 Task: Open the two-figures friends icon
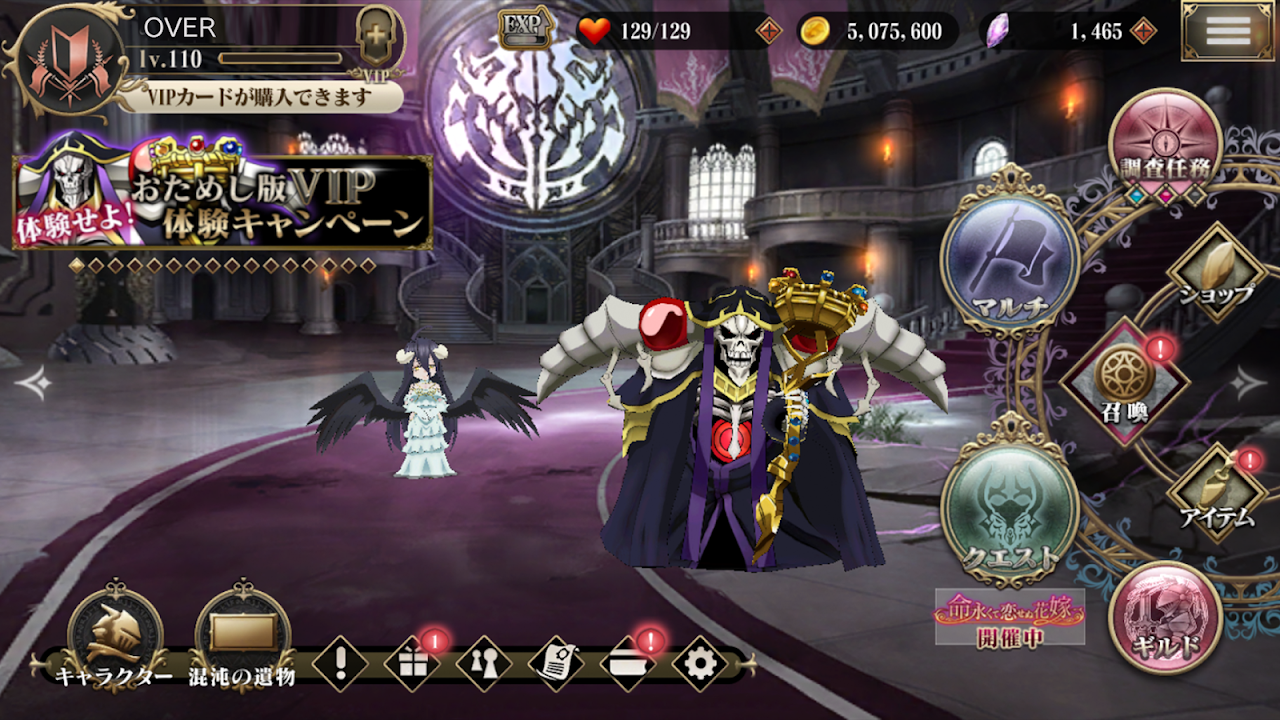click(484, 664)
